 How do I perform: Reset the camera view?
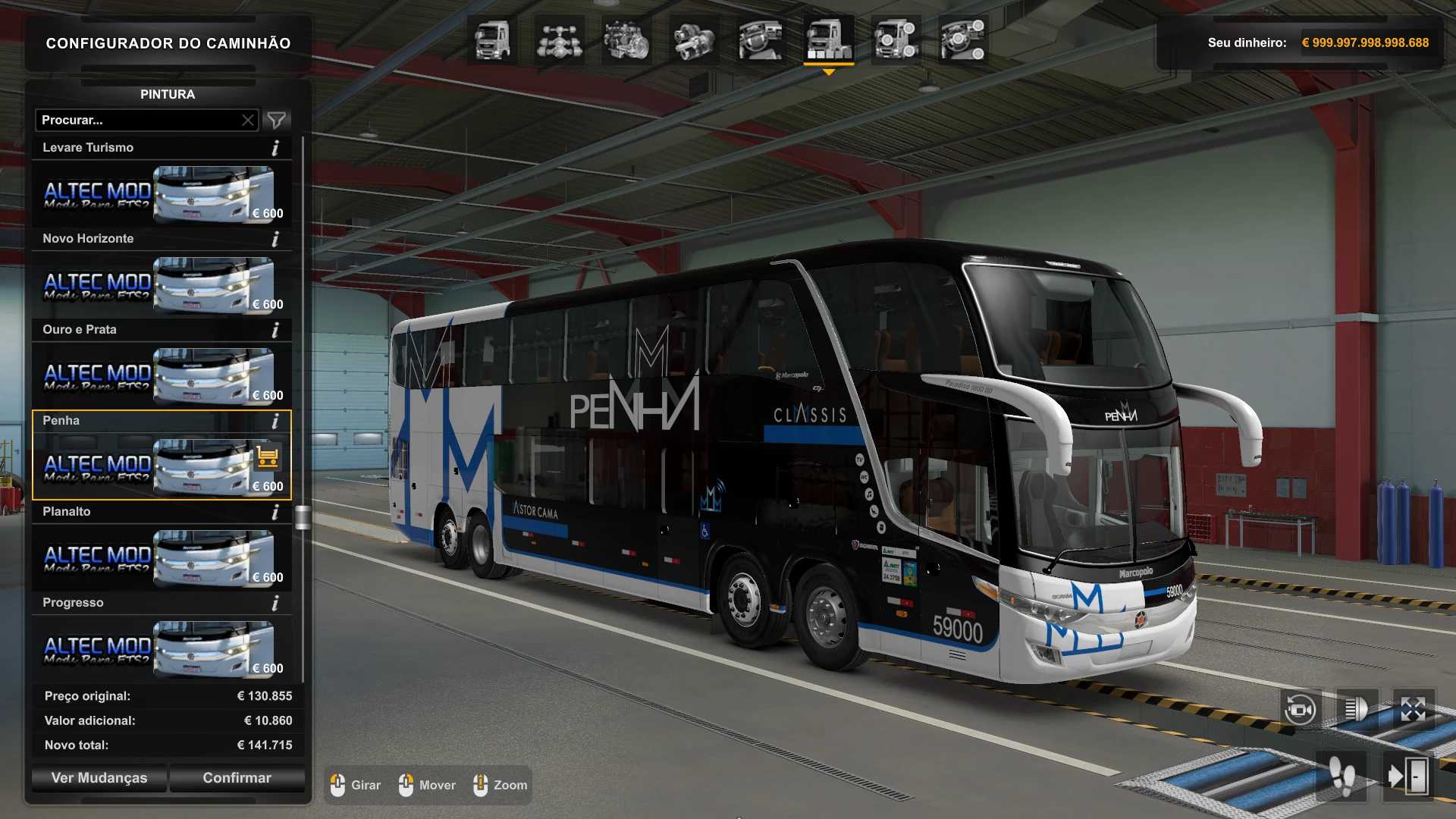pos(1300,710)
